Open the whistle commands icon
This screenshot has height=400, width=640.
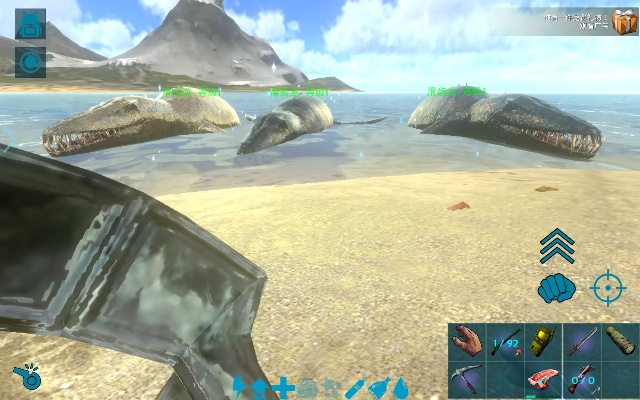click(x=27, y=378)
